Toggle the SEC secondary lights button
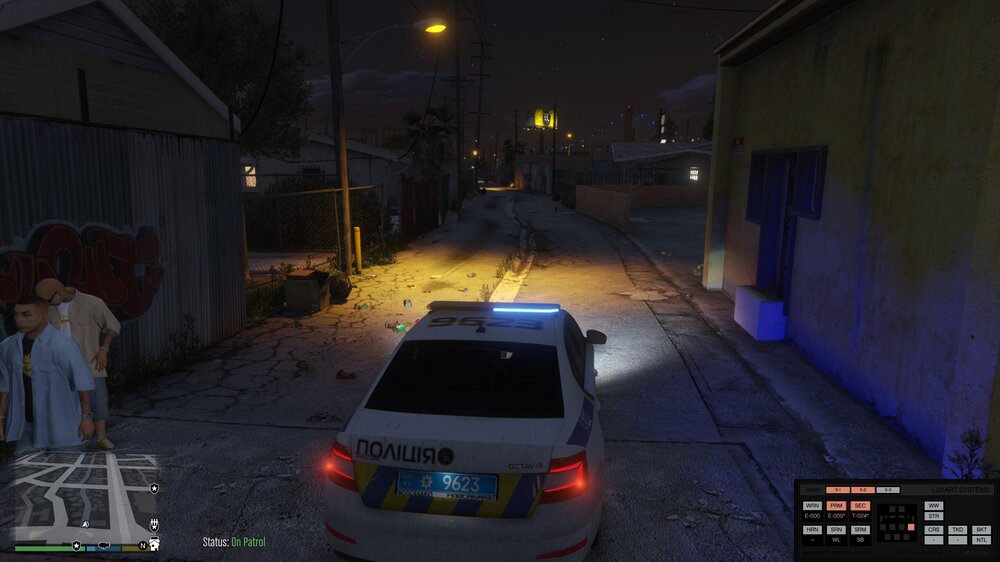This screenshot has width=1000, height=562. [860, 506]
